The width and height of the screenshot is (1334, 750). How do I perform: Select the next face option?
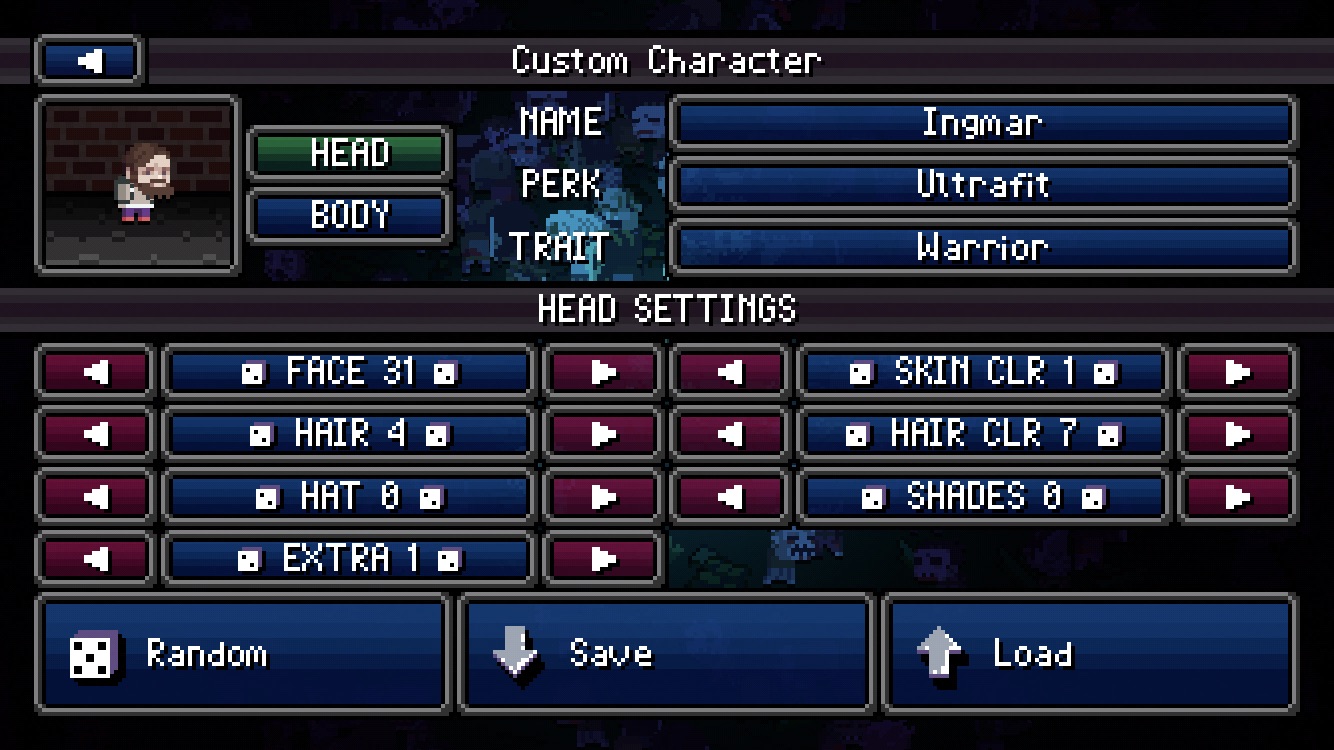click(602, 372)
